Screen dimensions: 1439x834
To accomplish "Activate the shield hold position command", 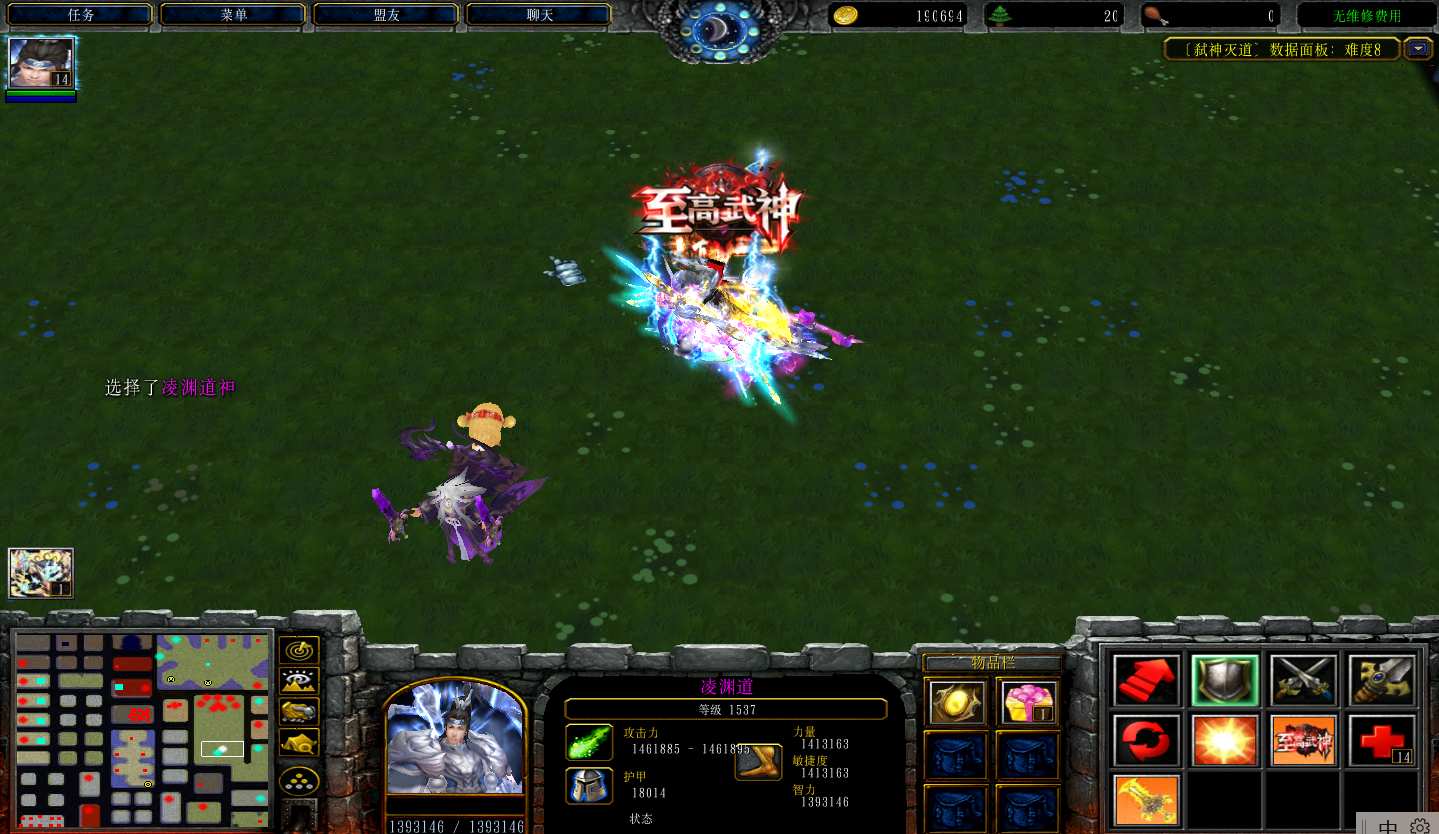I will pyautogui.click(x=1225, y=681).
